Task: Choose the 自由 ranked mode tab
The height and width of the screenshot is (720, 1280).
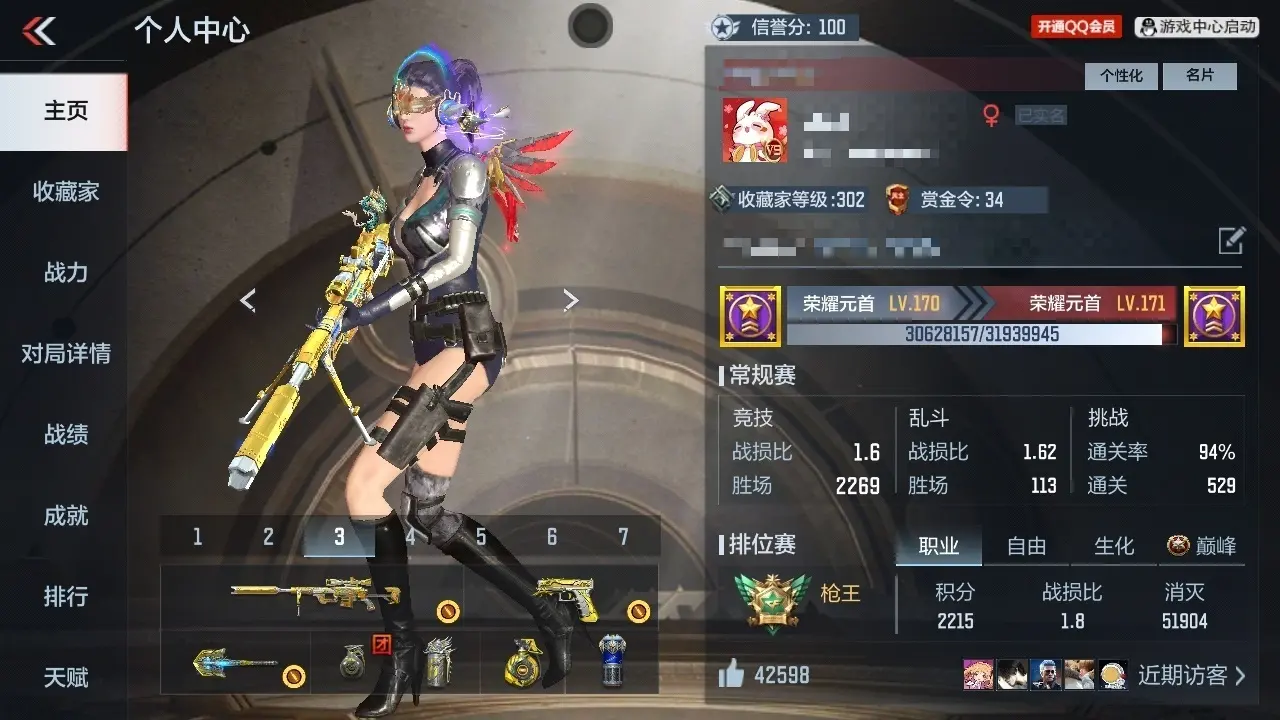Action: click(x=1026, y=546)
